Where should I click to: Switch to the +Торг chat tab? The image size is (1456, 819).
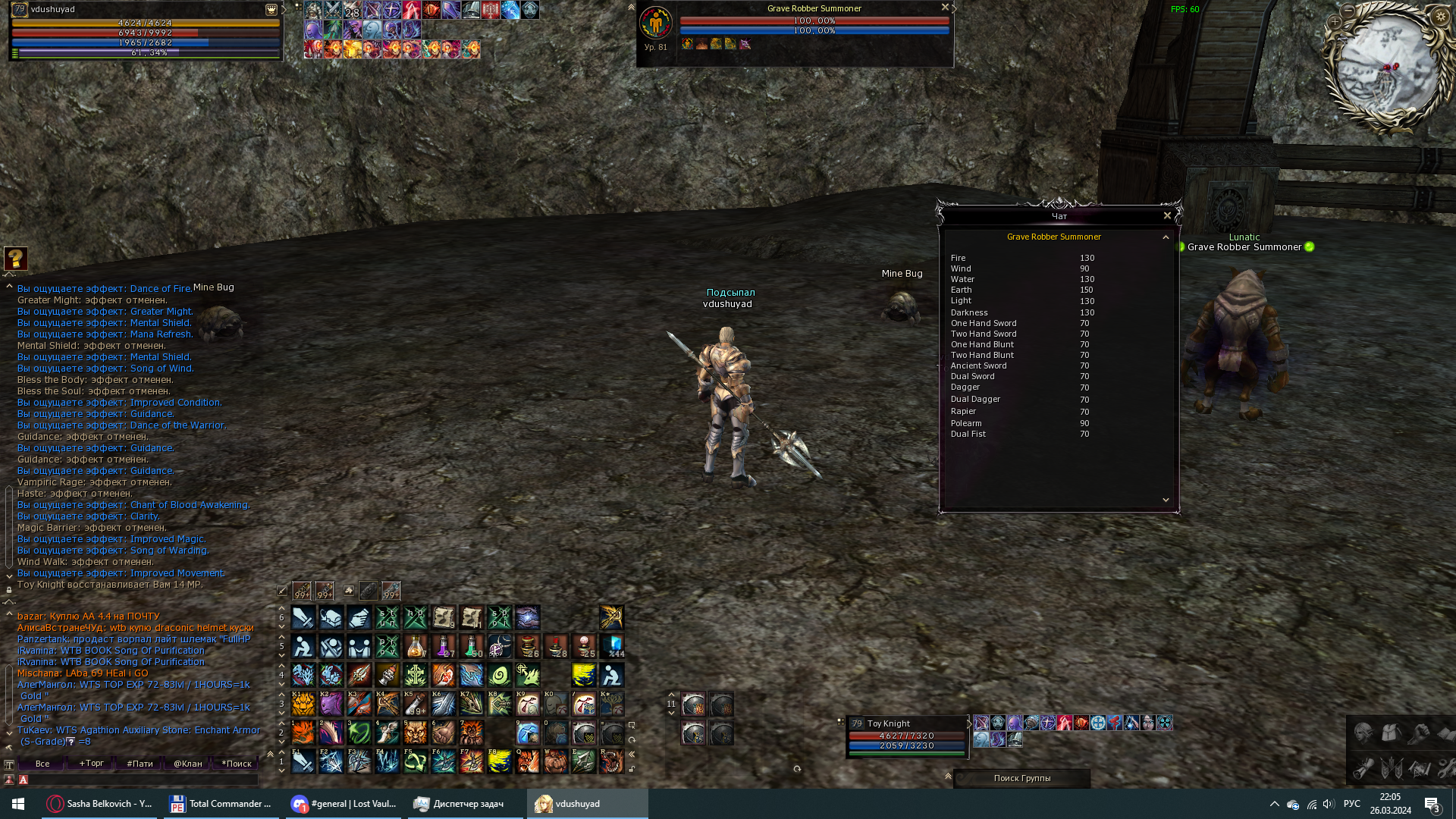91,764
